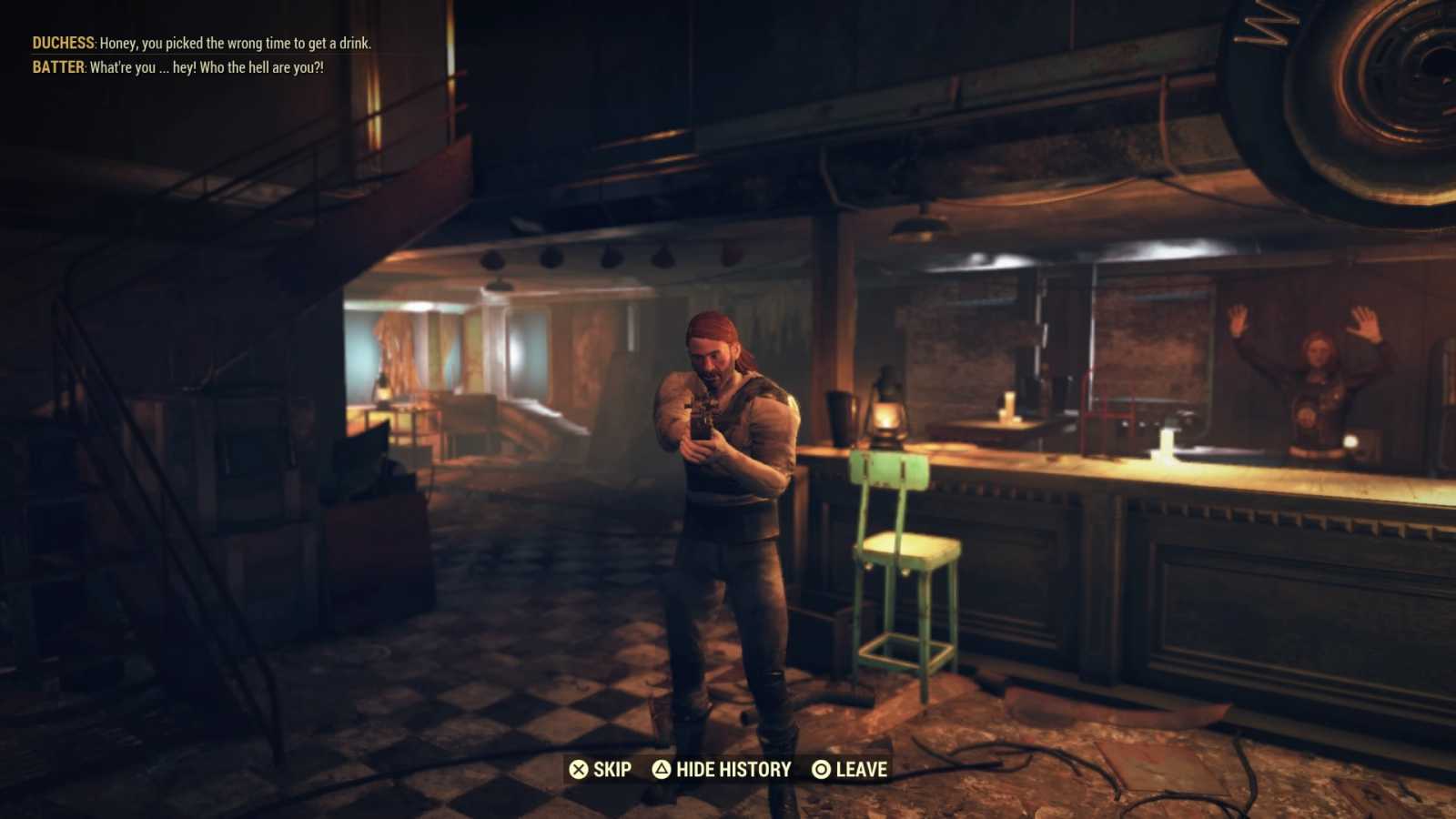Click the X button glyph beside SKIP
The image size is (1456, 819).
[578, 769]
